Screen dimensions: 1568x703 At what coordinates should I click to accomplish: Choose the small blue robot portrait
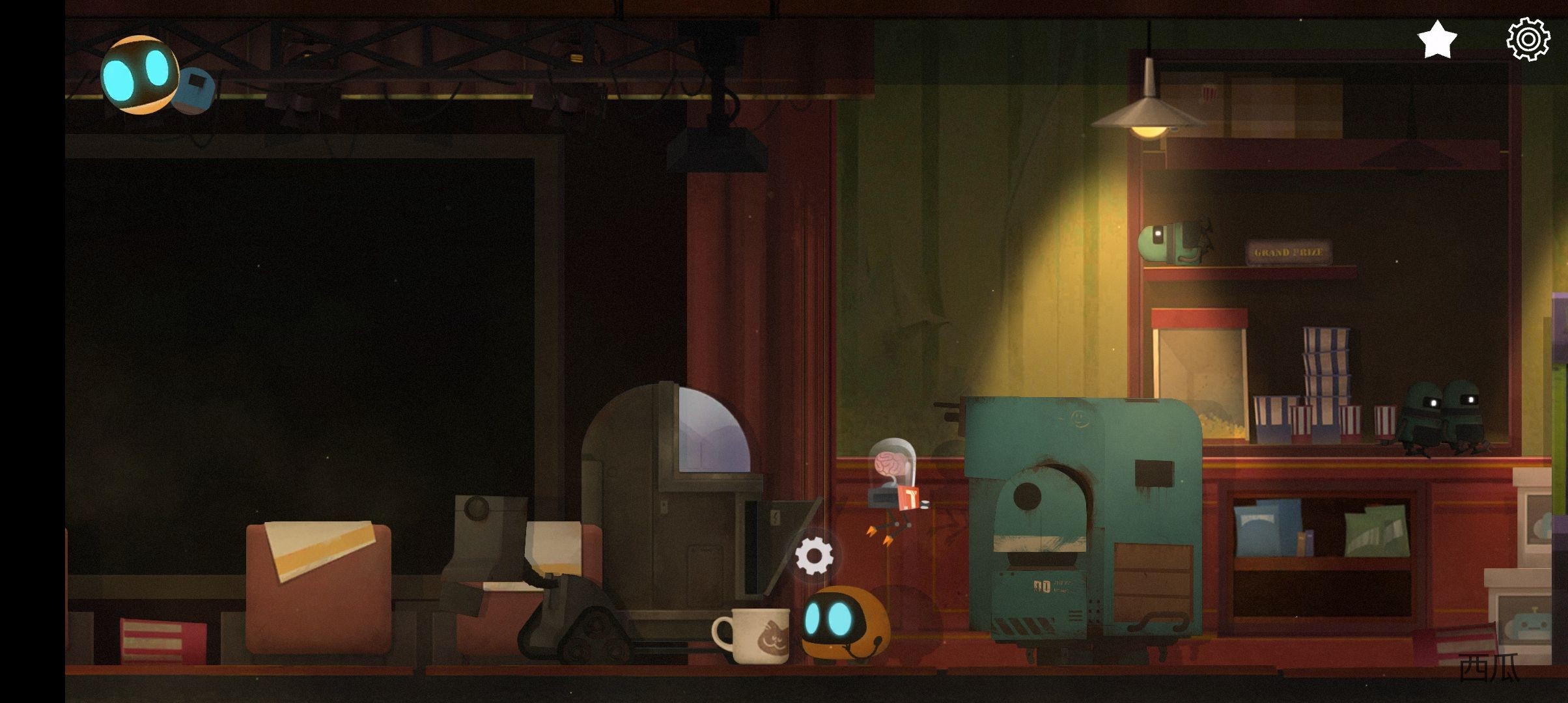[x=195, y=90]
